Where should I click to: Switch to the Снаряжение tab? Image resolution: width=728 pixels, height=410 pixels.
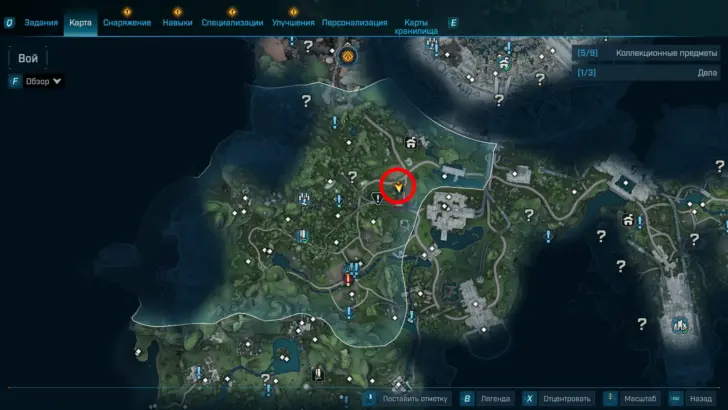[127, 22]
